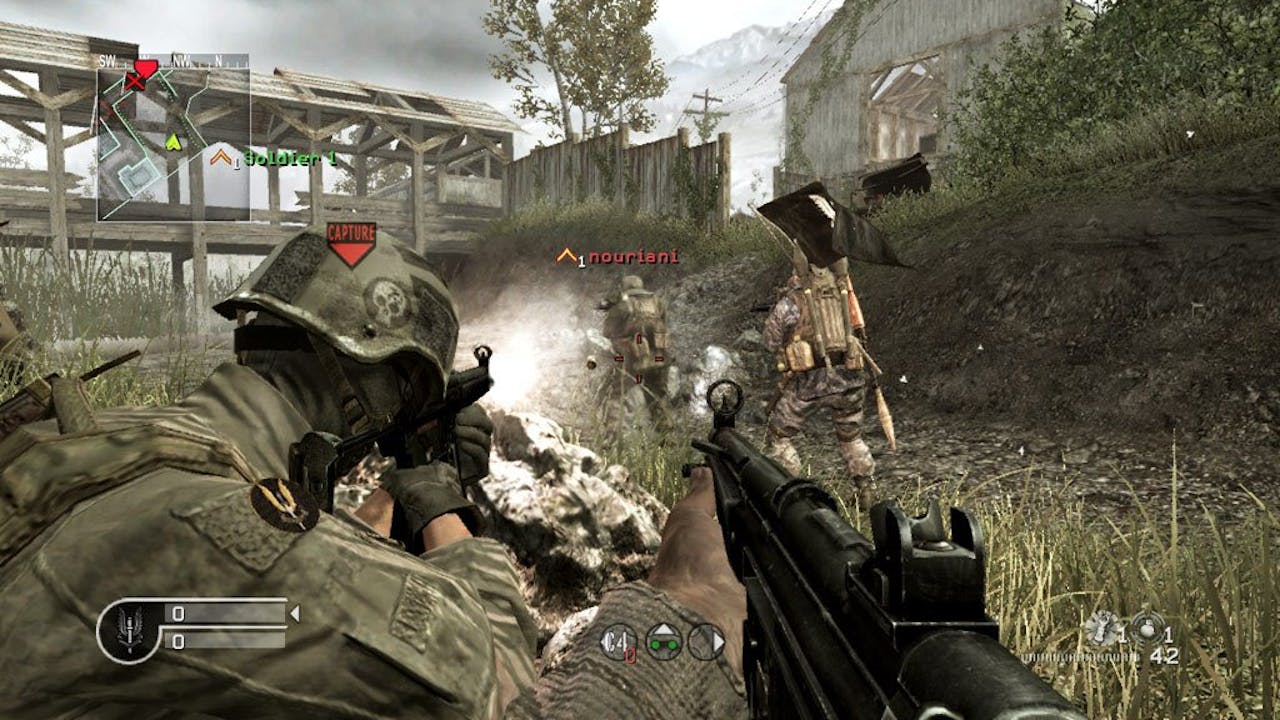The image size is (1280, 720).
Task: Click the green player arrow on the minimap
Action: coord(173,142)
